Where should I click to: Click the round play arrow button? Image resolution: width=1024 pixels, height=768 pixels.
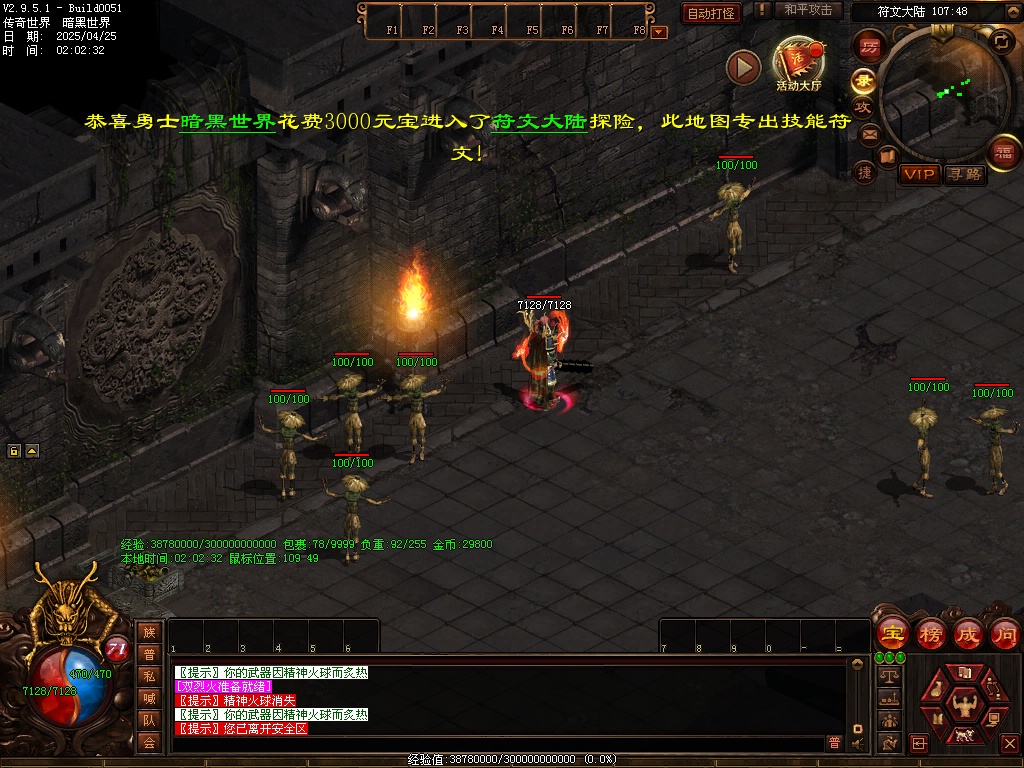click(743, 67)
